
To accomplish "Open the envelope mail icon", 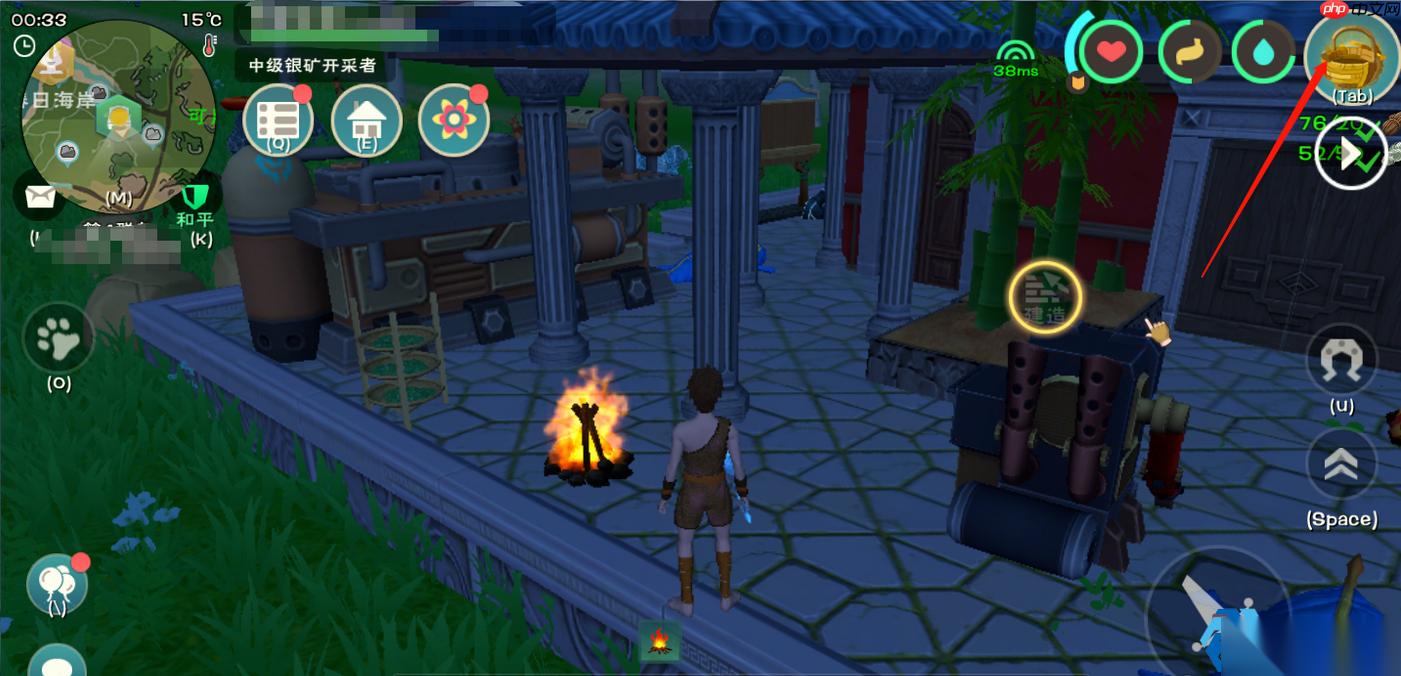I will click(x=40, y=197).
